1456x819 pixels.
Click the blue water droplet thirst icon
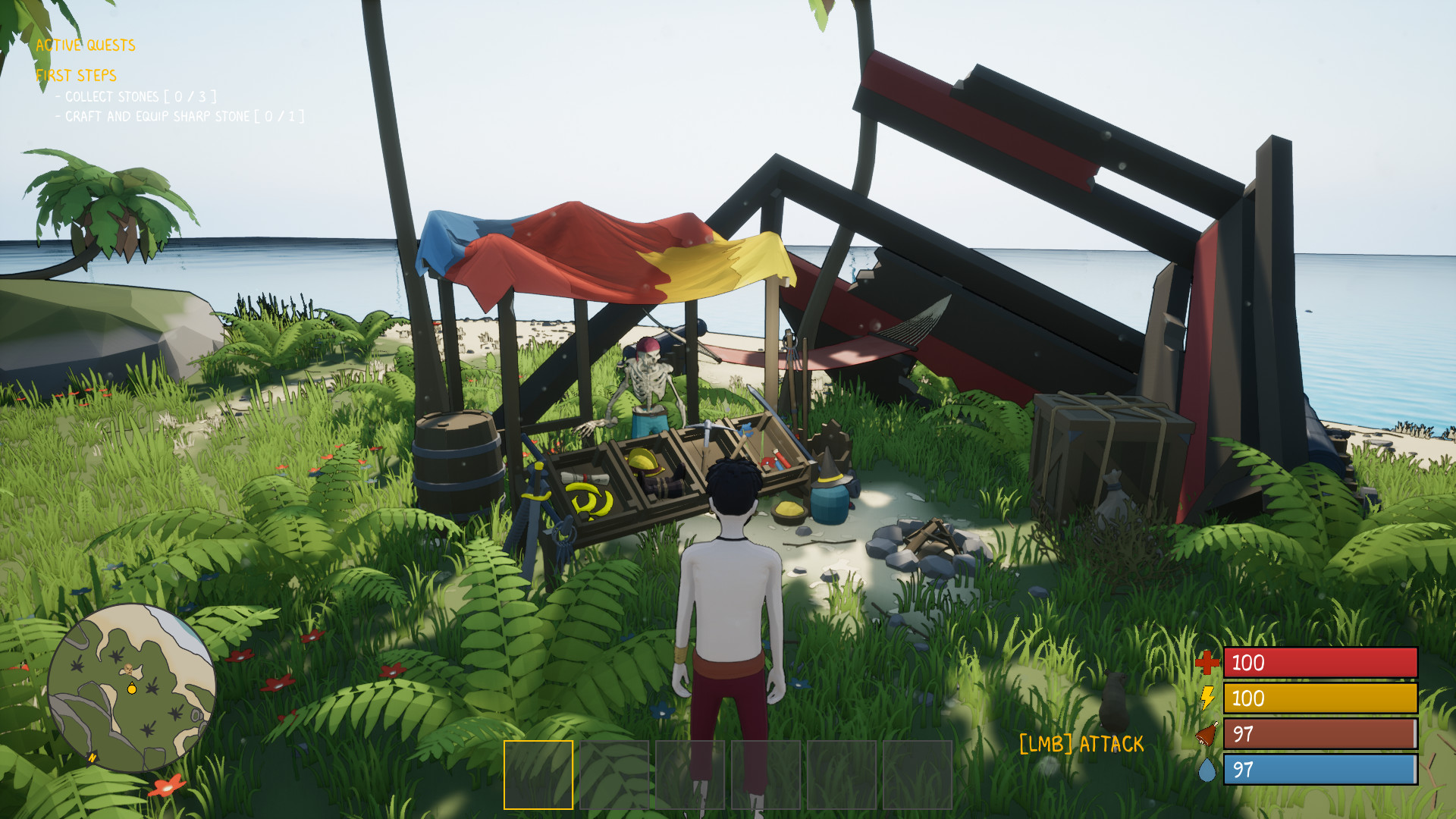coord(1206,768)
